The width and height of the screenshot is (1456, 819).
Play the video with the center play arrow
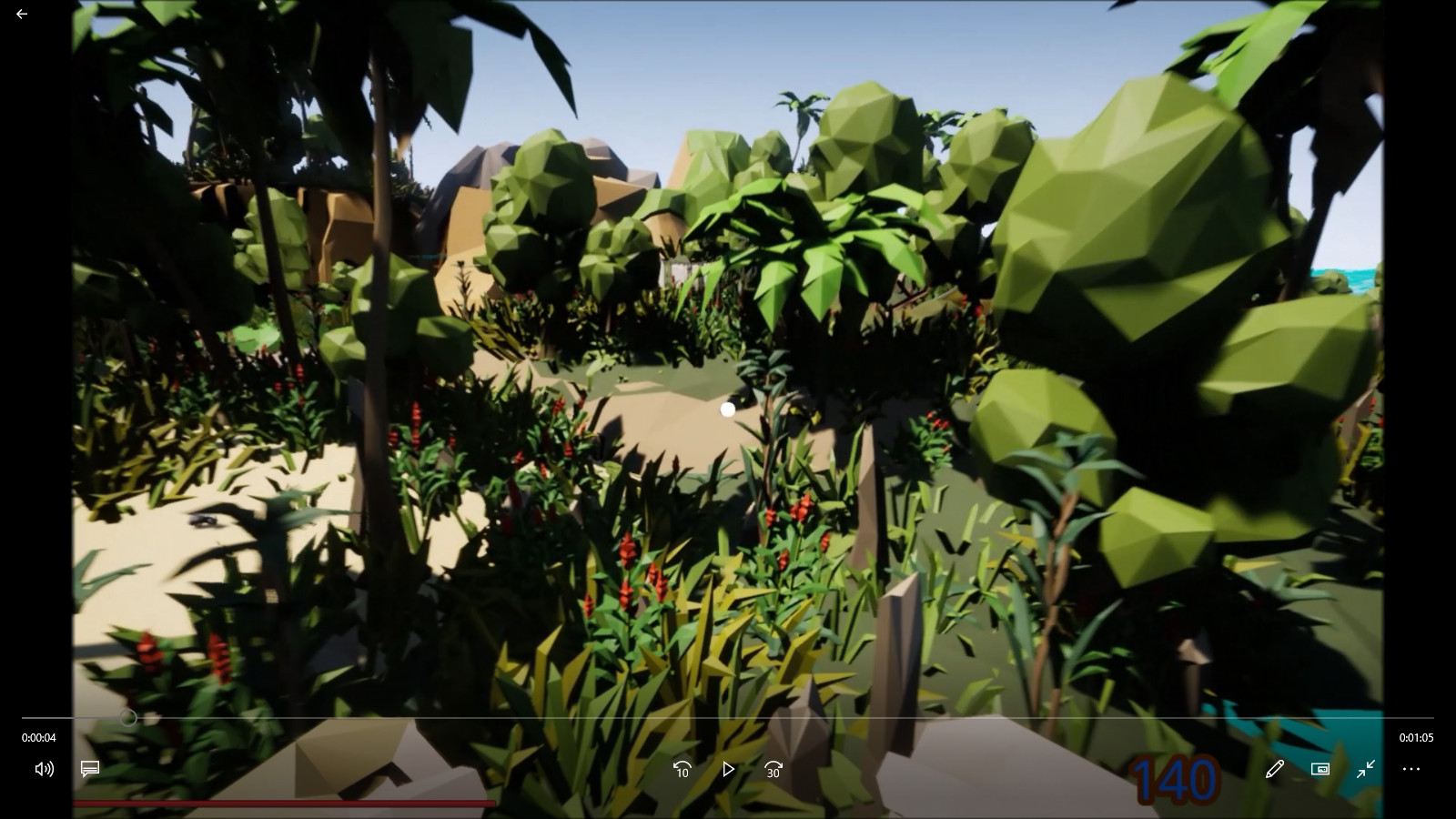pyautogui.click(x=727, y=770)
